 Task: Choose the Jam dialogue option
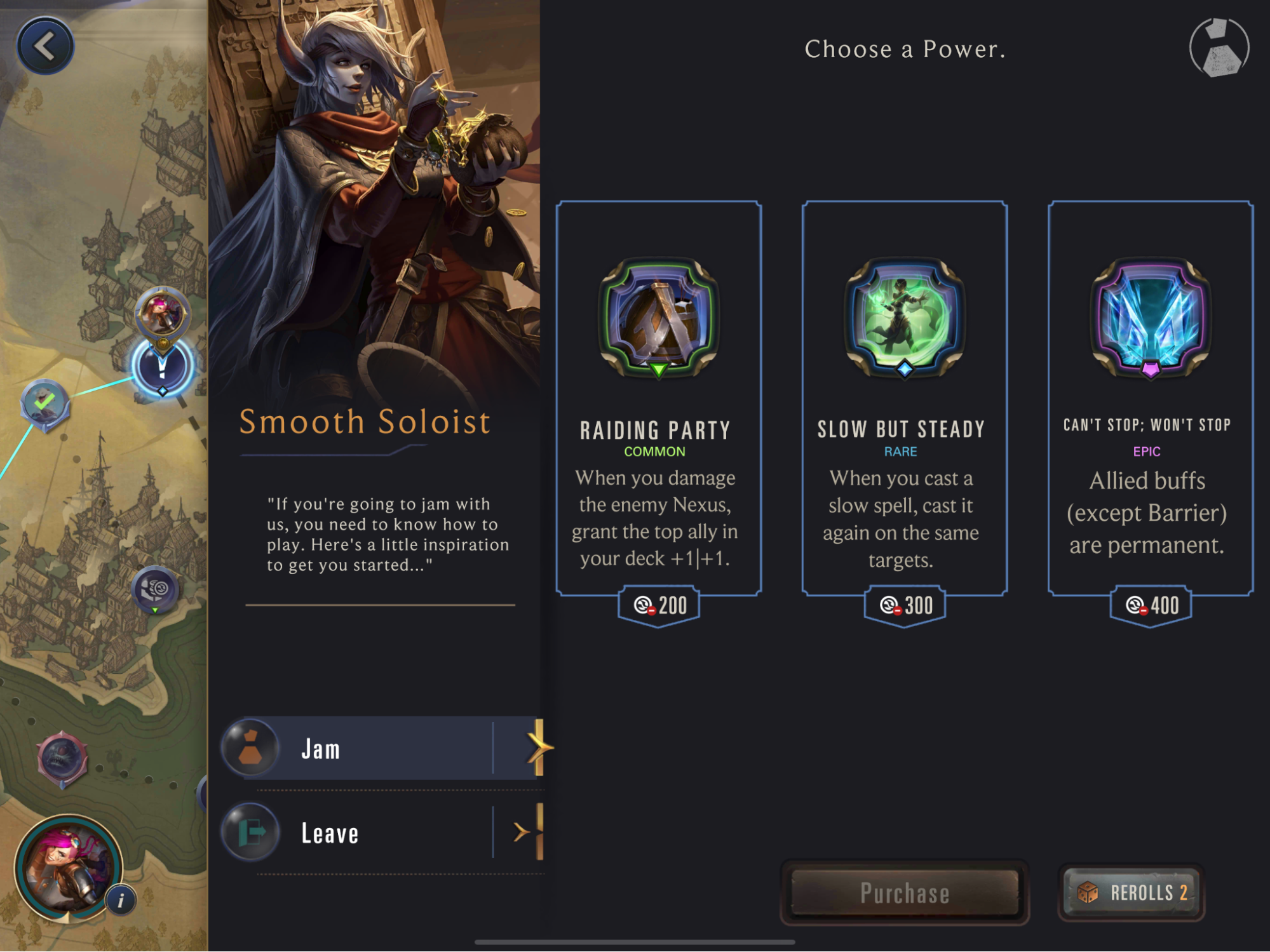(x=381, y=749)
